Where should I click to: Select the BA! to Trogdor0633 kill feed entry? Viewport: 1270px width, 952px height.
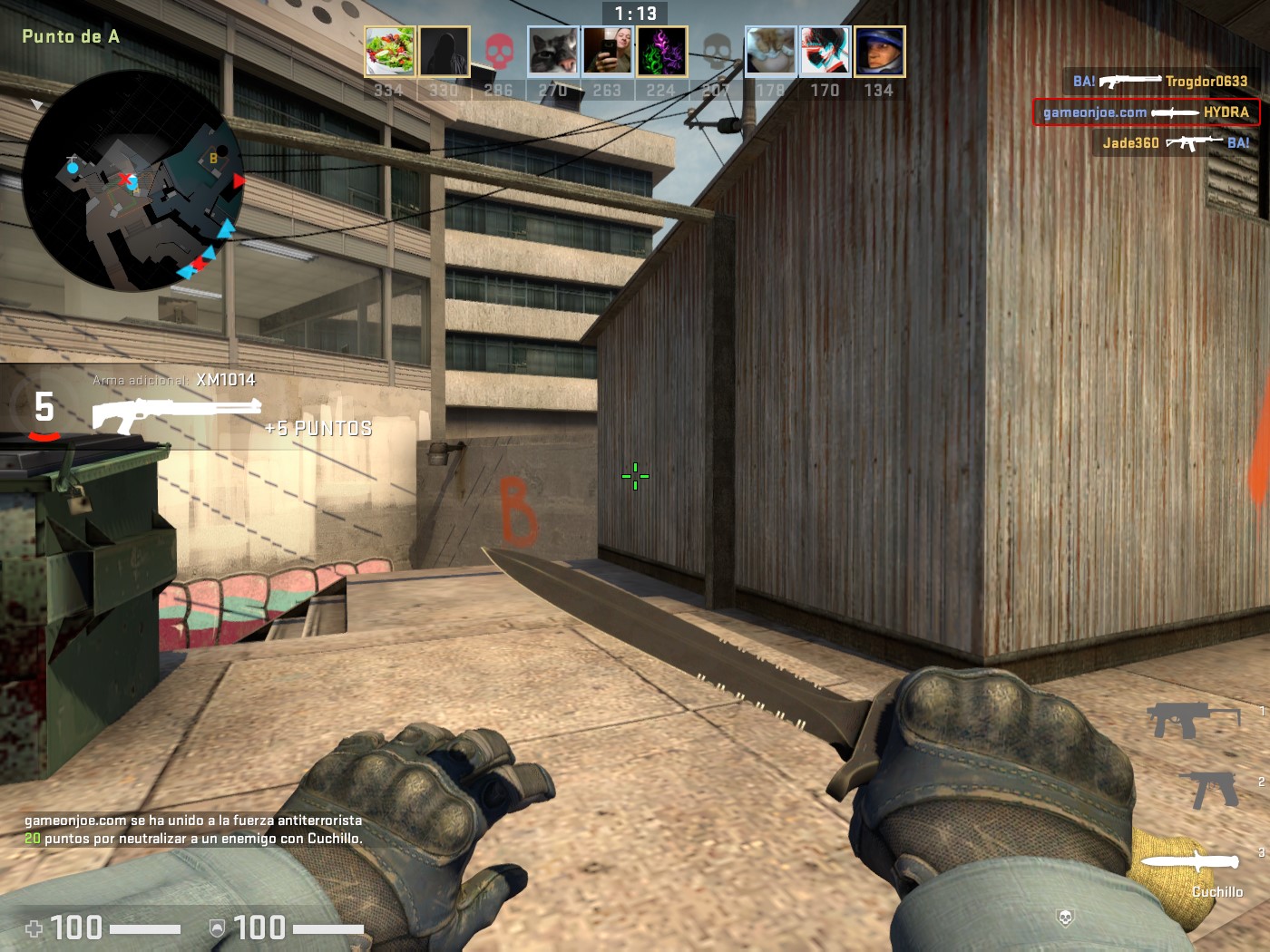1159,82
